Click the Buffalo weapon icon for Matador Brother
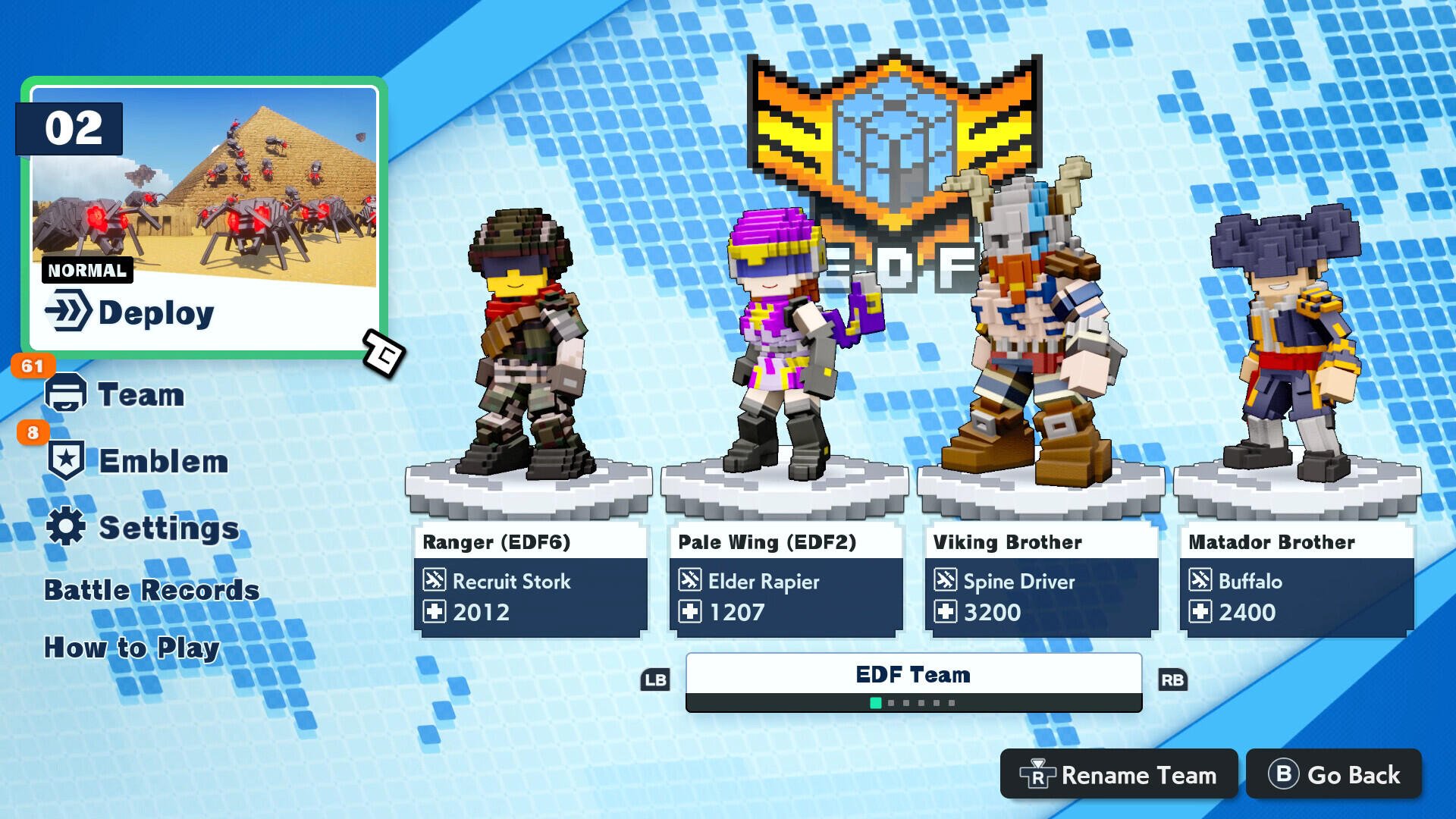The width and height of the screenshot is (1456, 819). coord(1200,582)
